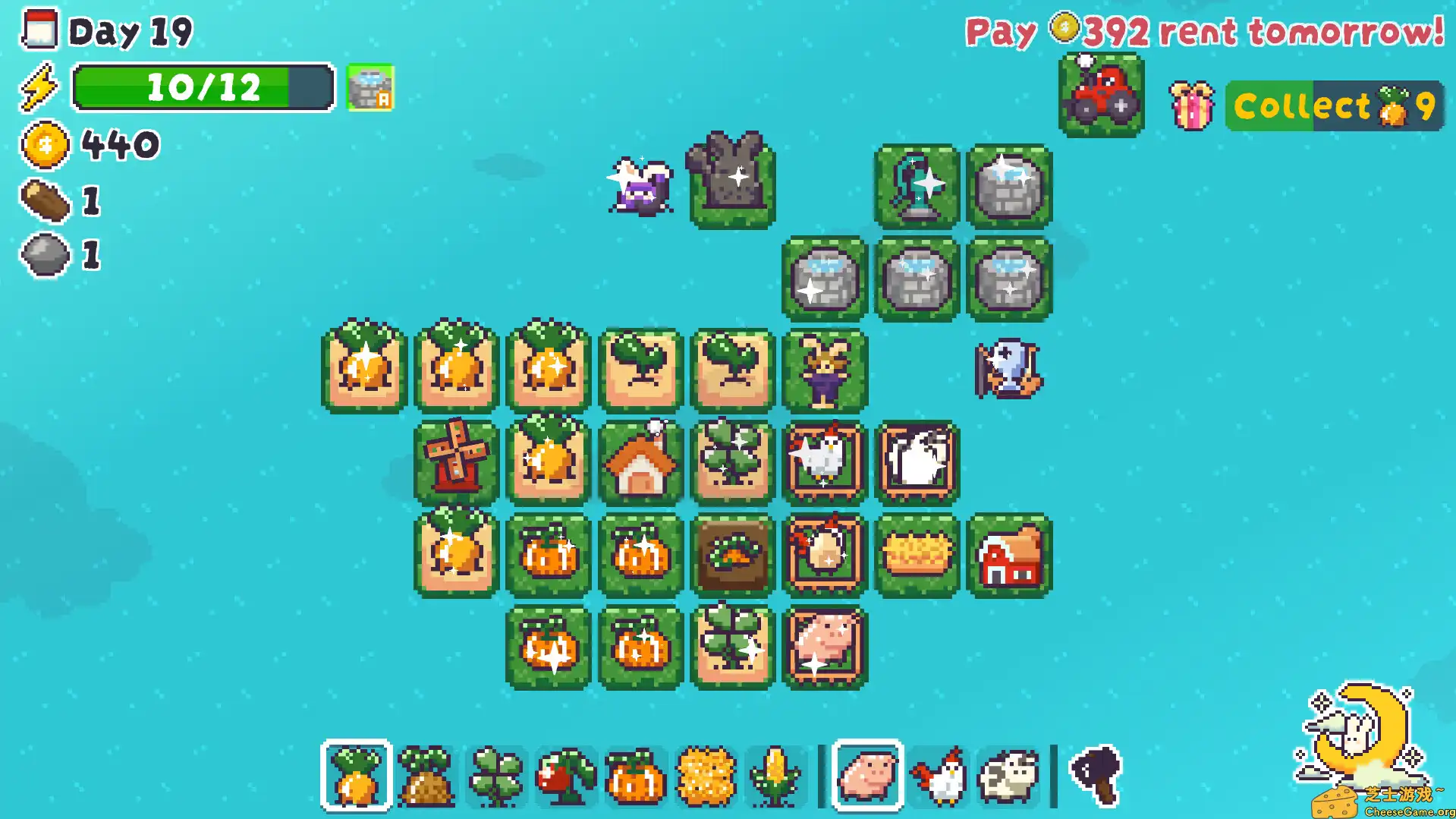Open the tractor upgrade panel
Viewport: 1456px width, 819px height.
pyautogui.click(x=1100, y=99)
